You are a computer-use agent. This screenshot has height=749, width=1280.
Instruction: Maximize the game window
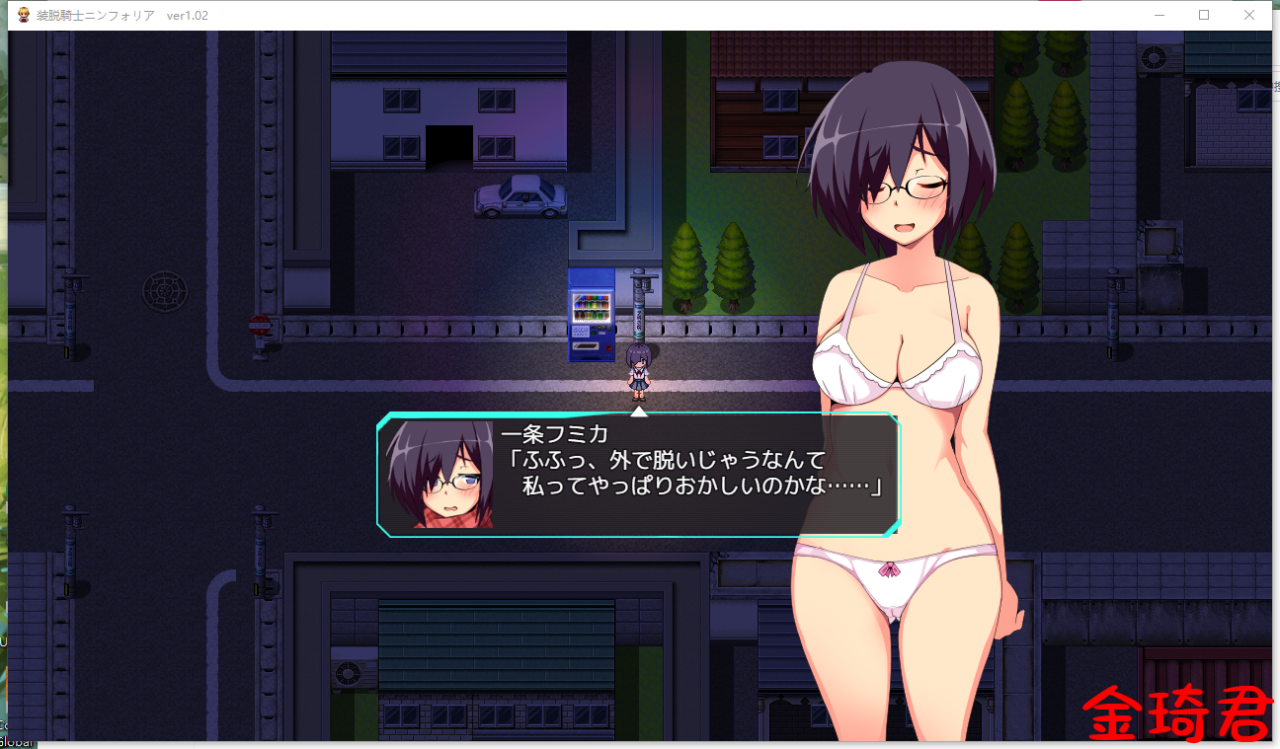(1204, 15)
